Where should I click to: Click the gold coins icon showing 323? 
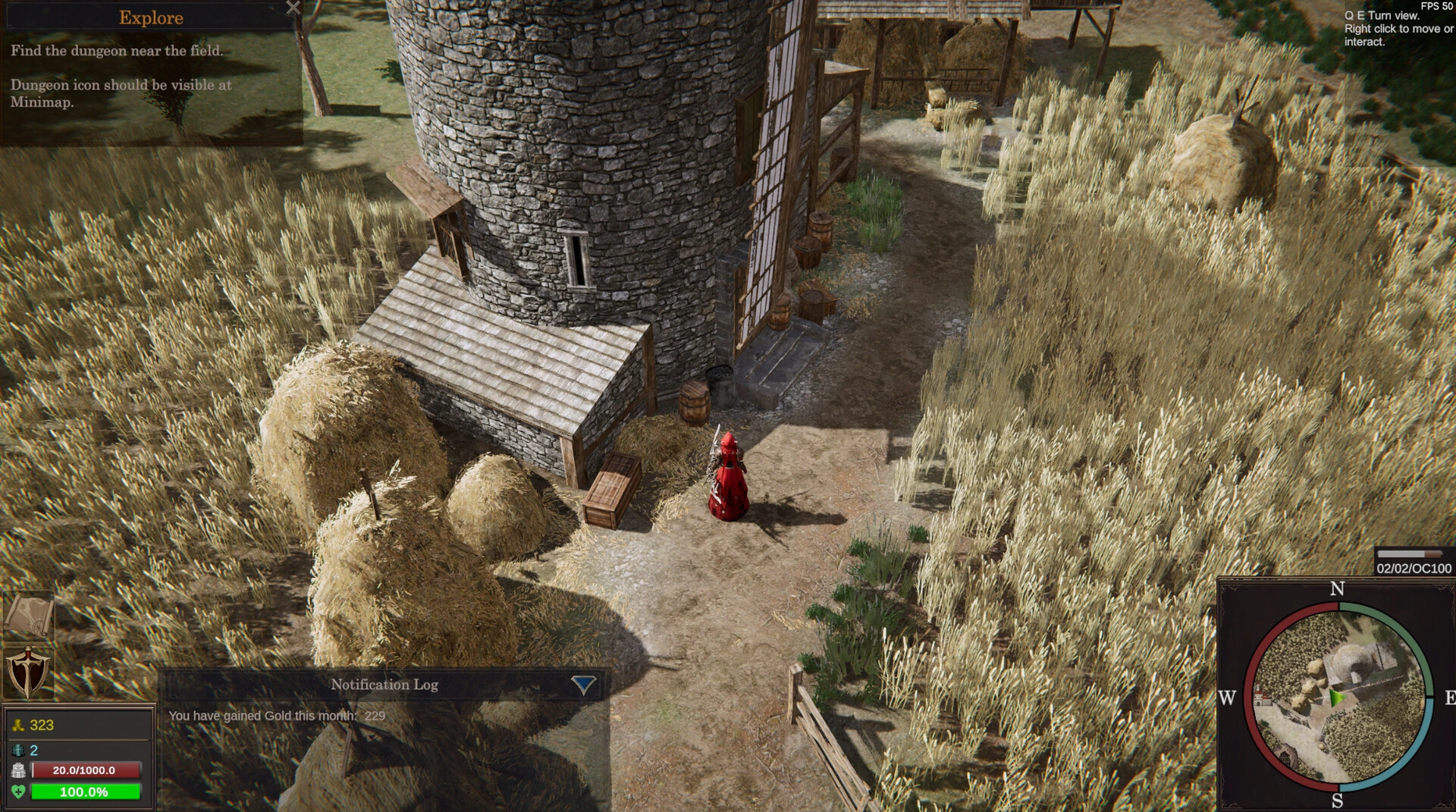pos(17,725)
